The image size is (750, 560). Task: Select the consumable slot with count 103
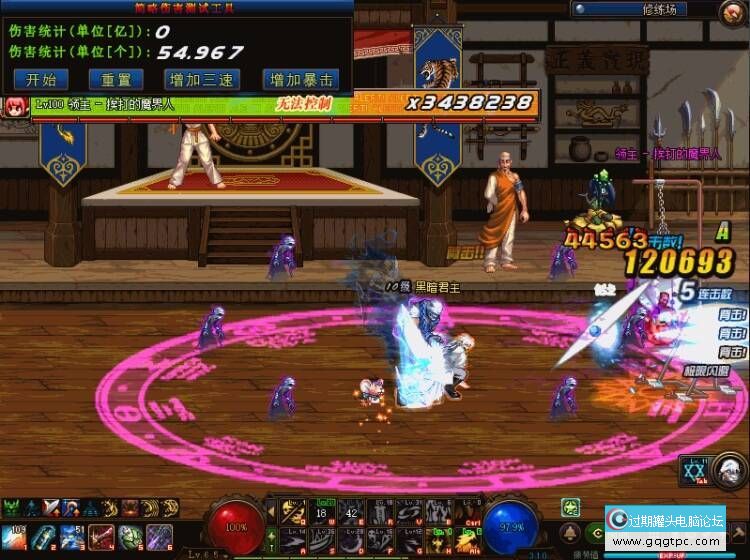[17, 535]
